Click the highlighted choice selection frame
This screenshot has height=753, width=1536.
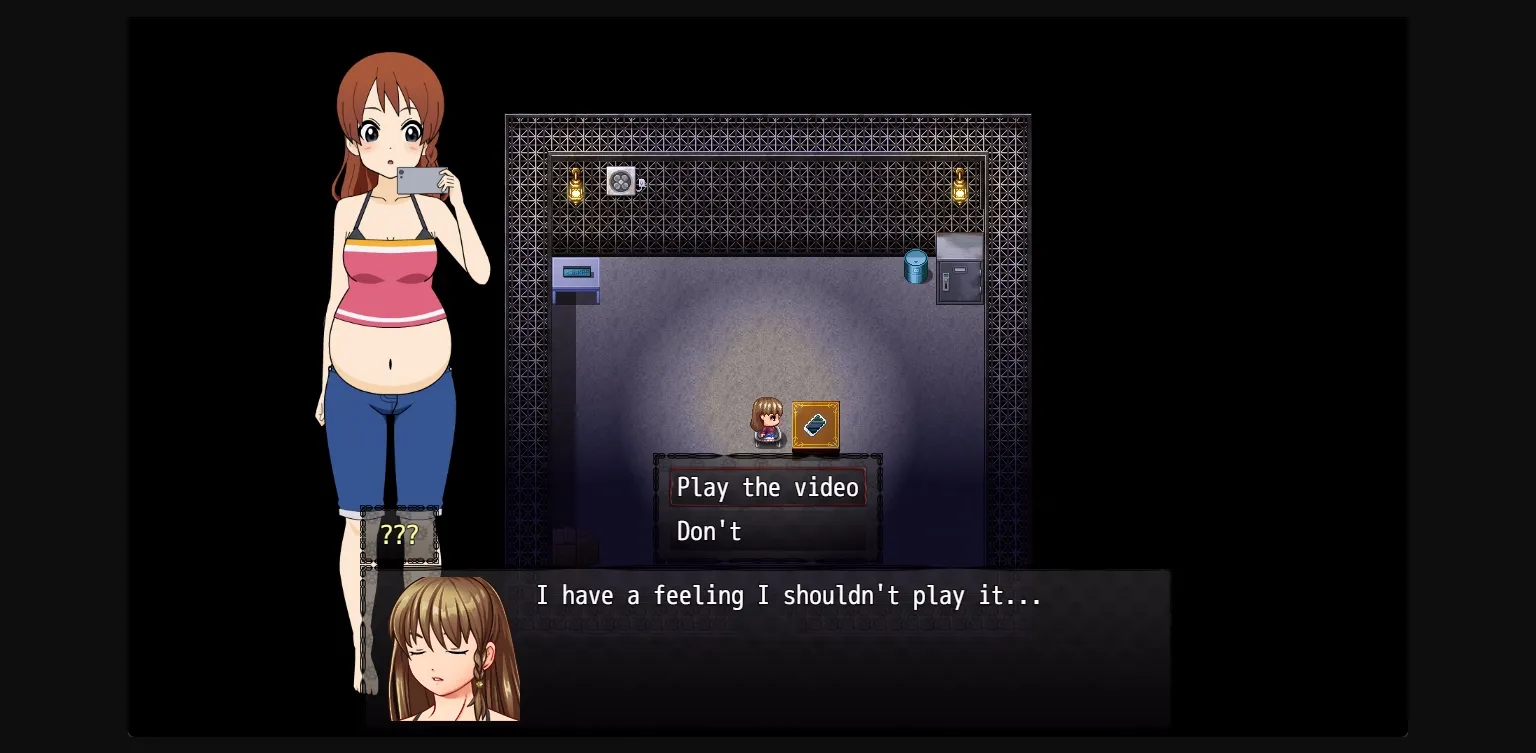tap(767, 487)
